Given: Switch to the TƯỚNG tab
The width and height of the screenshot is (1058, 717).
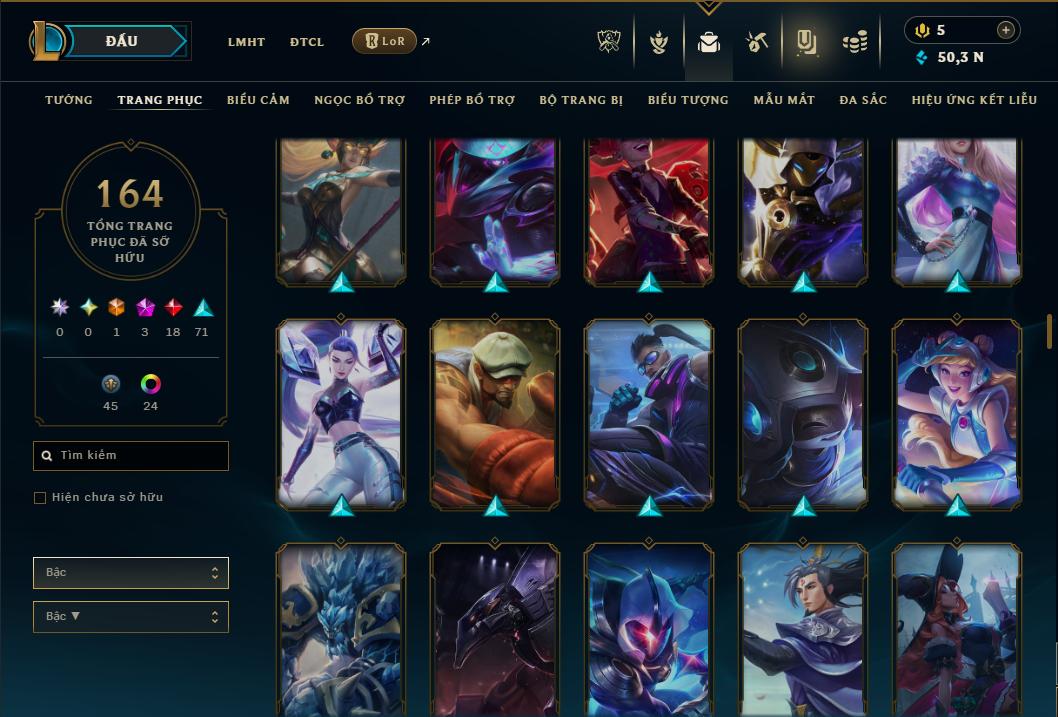Looking at the screenshot, I should [x=69, y=100].
